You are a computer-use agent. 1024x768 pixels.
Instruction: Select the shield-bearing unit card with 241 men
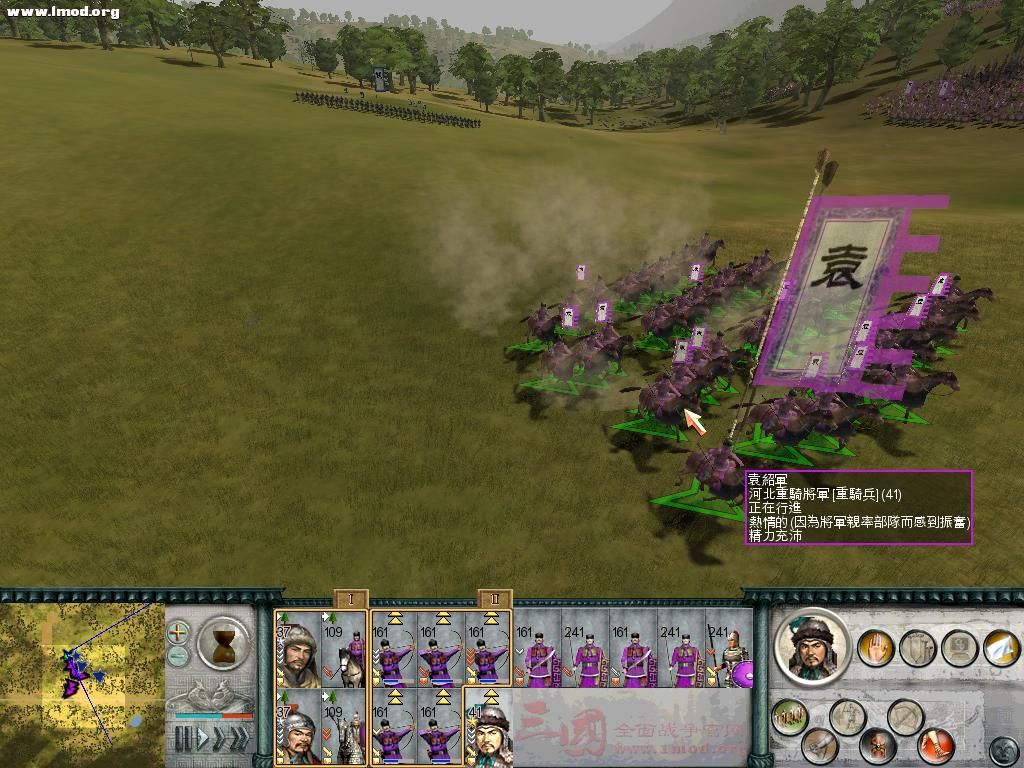pos(729,650)
